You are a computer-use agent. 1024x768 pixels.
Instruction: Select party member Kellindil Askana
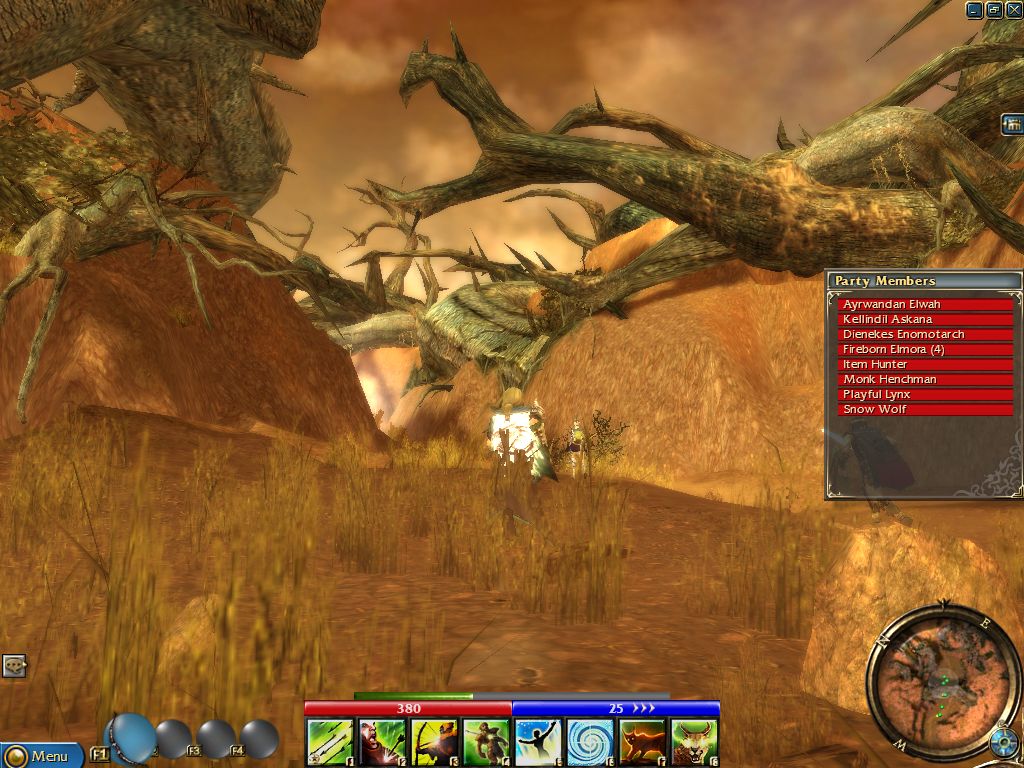point(925,319)
